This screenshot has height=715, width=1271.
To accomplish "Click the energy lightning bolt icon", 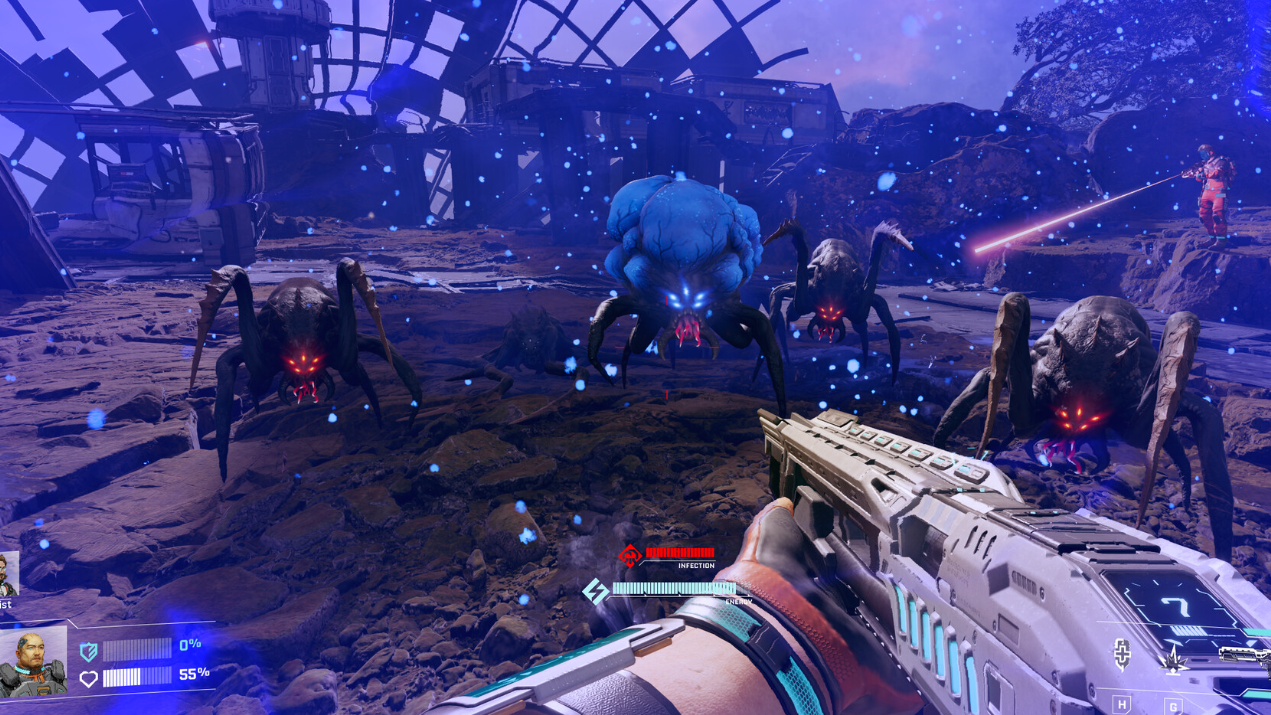I will click(x=595, y=591).
